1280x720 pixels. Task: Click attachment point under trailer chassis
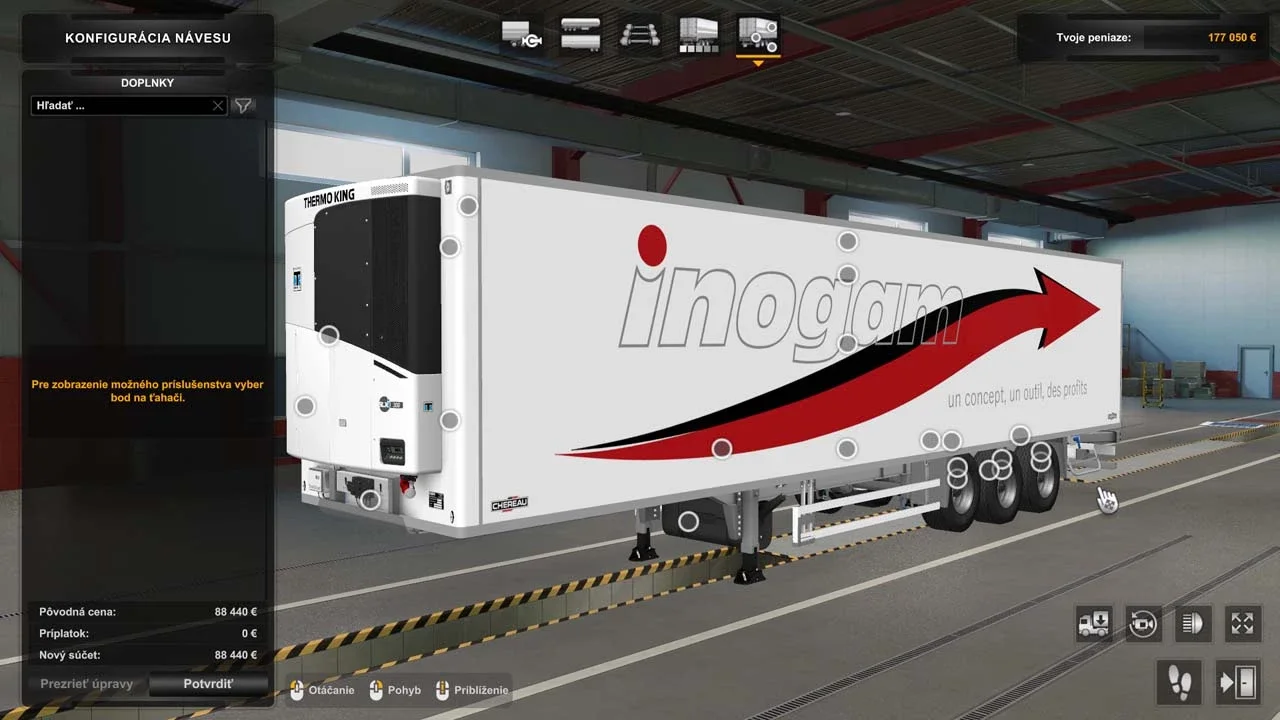click(x=688, y=521)
